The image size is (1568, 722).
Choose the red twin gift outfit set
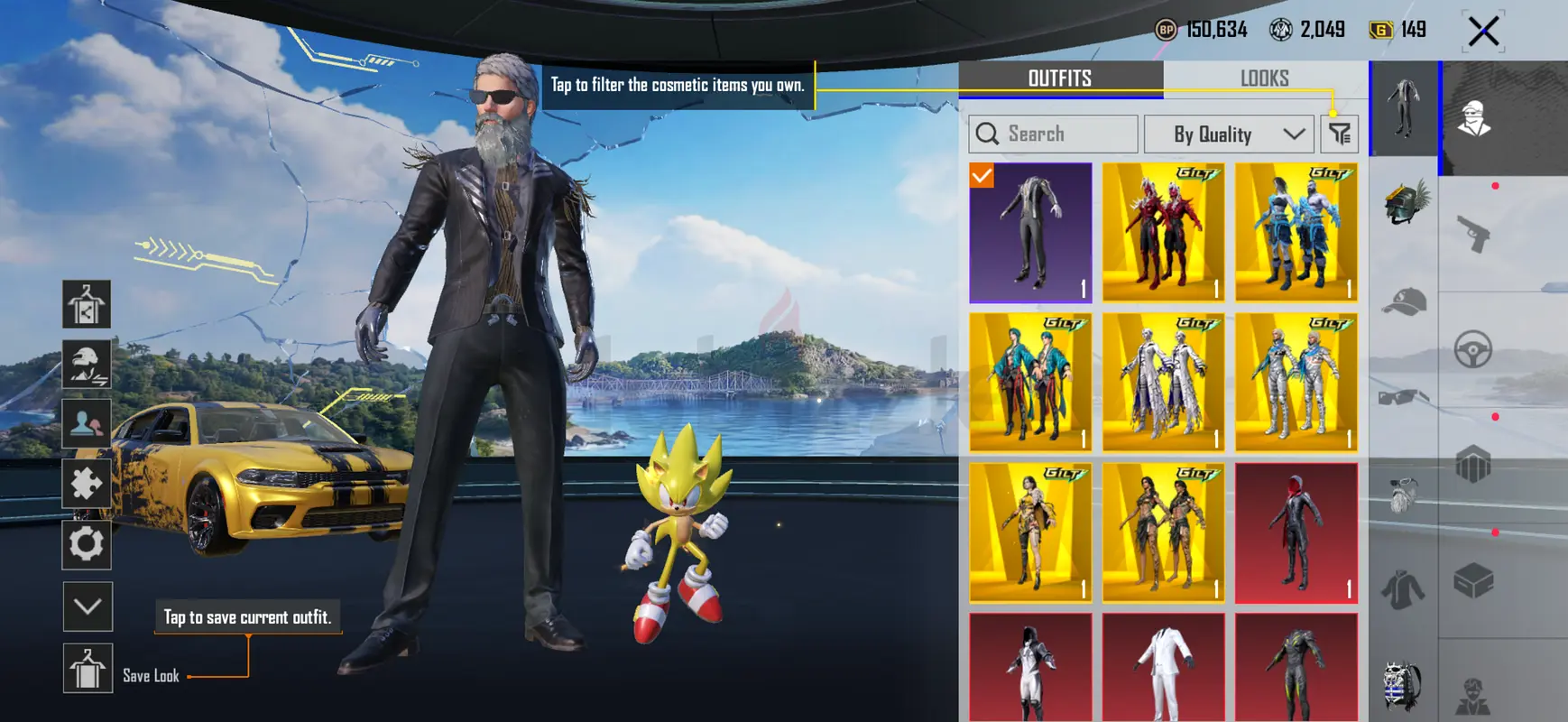pyautogui.click(x=1163, y=233)
